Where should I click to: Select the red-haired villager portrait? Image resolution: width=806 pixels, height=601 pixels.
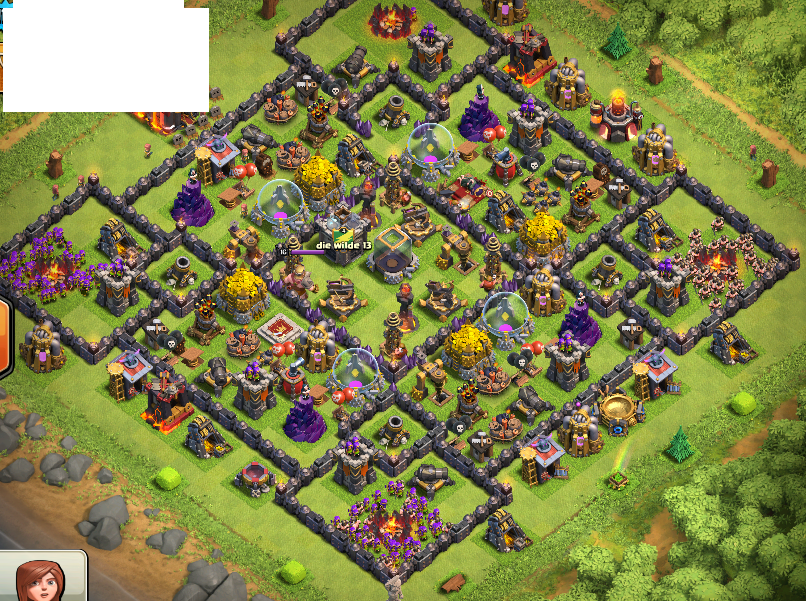(x=42, y=579)
